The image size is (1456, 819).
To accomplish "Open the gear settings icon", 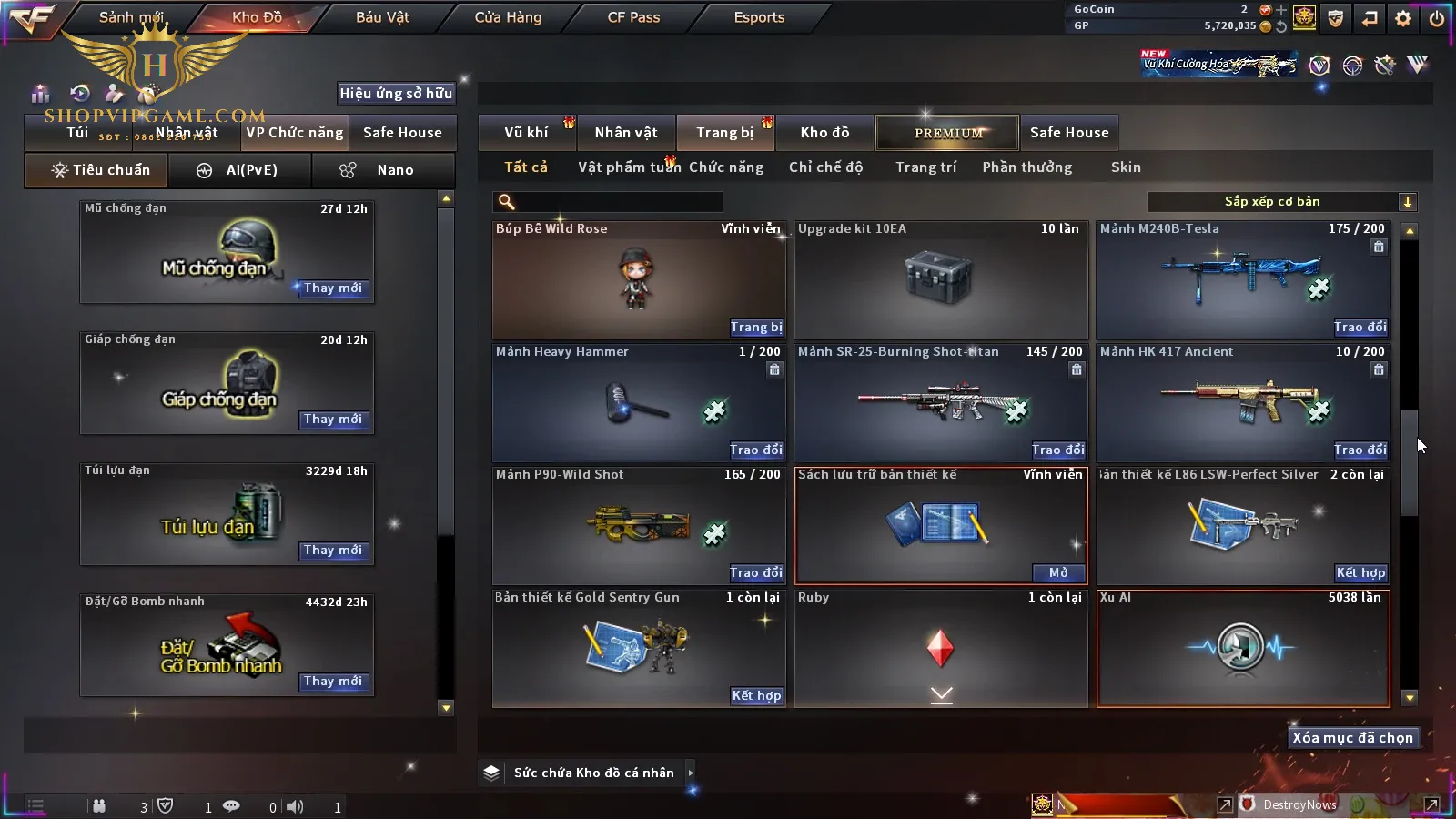I will (x=1403, y=17).
